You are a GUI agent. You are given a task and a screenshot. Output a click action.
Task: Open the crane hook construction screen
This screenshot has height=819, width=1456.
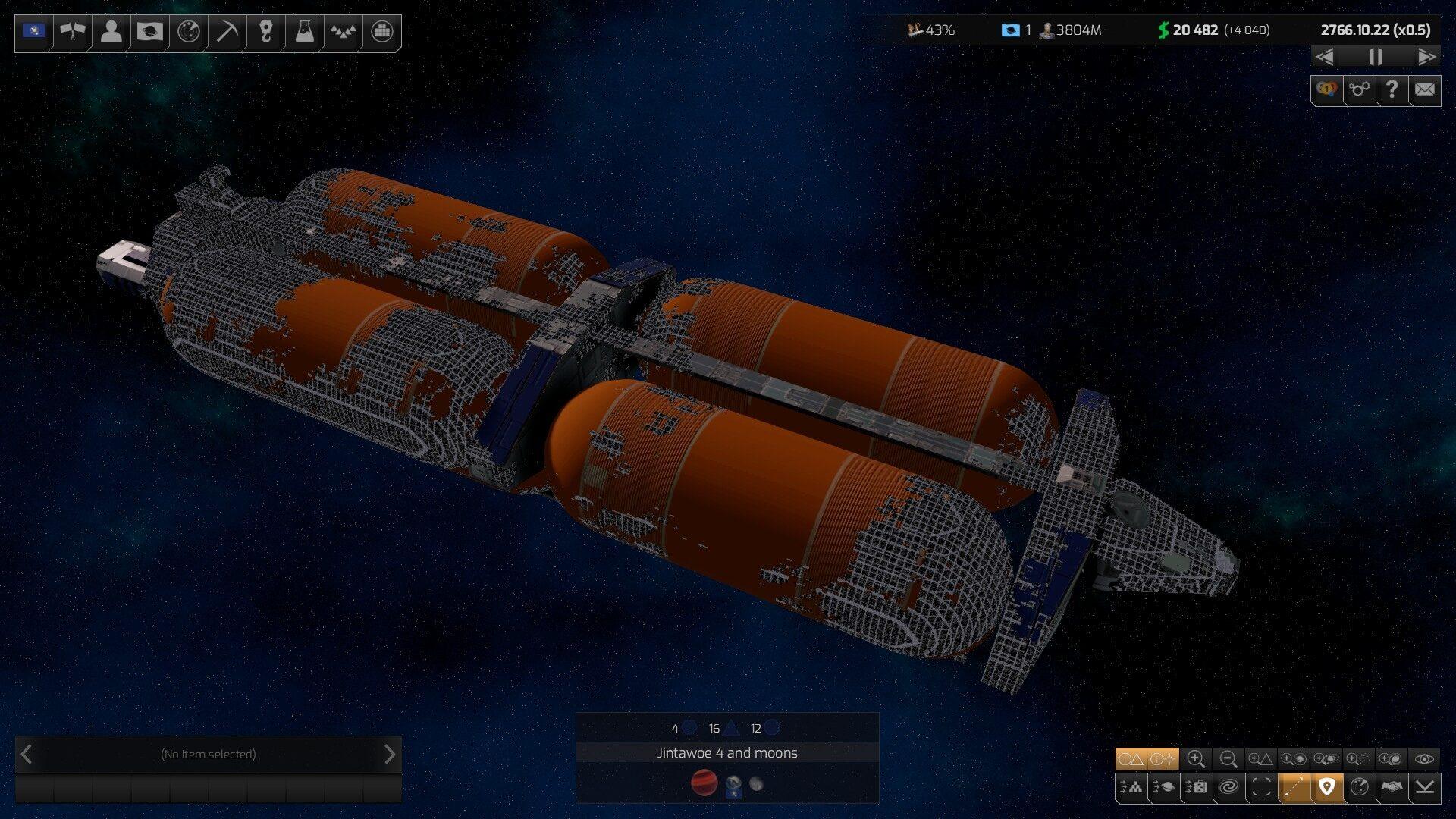point(265,32)
